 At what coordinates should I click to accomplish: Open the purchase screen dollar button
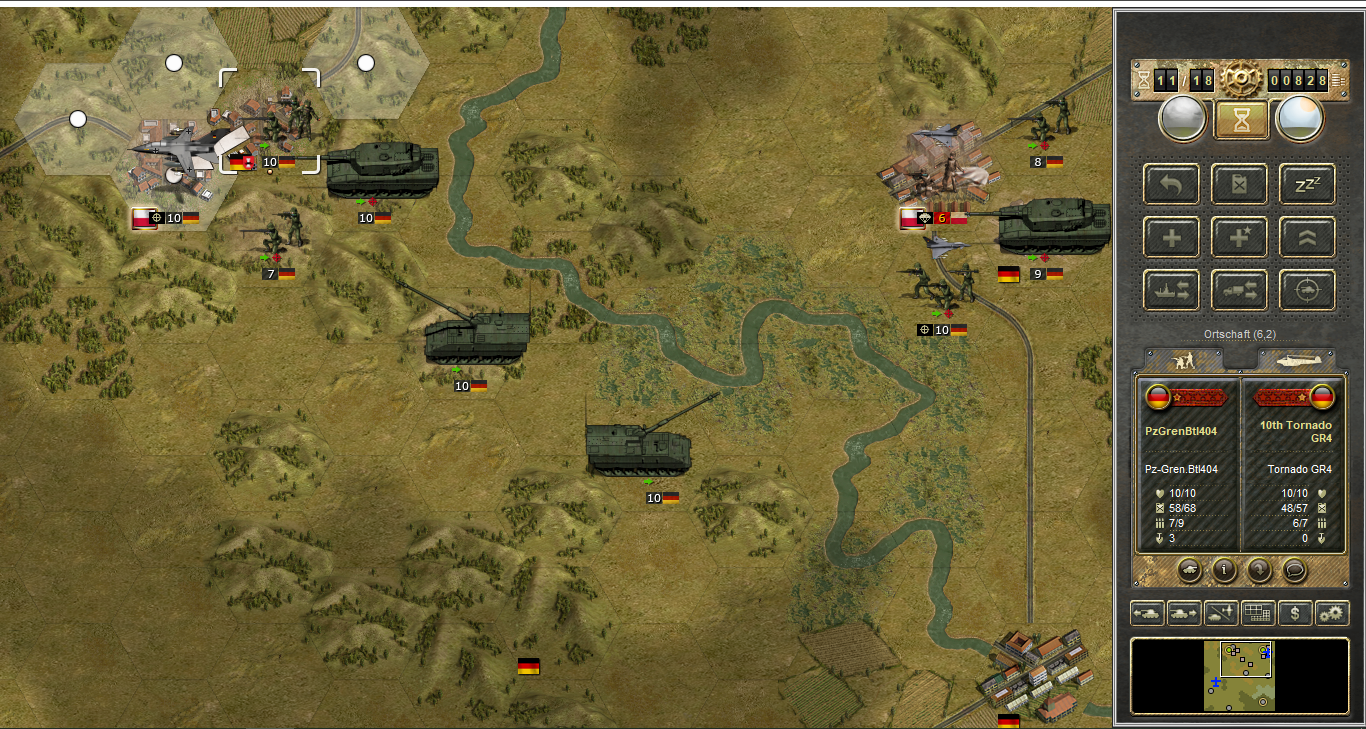pos(1295,613)
